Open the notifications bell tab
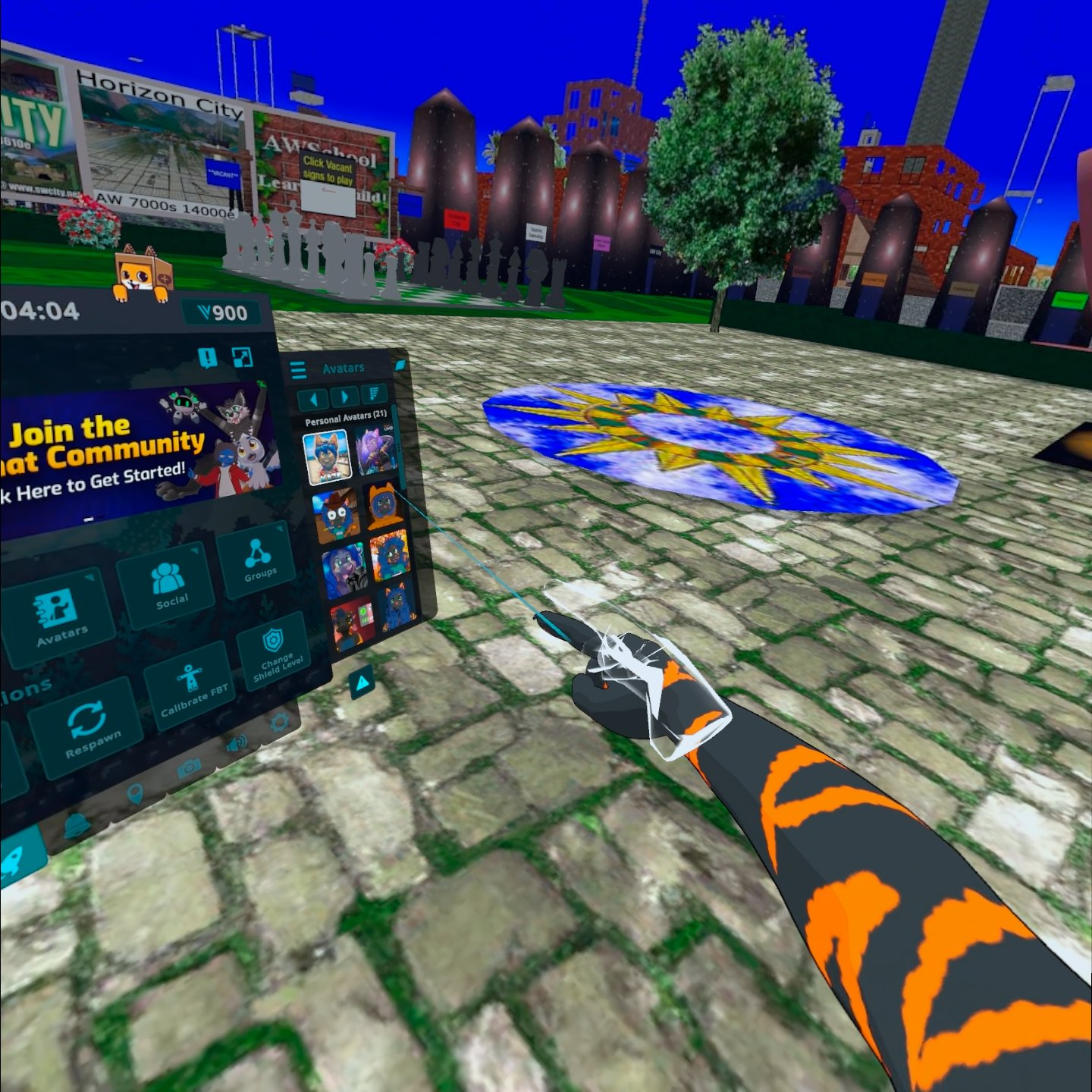This screenshot has height=1092, width=1092. (76, 825)
